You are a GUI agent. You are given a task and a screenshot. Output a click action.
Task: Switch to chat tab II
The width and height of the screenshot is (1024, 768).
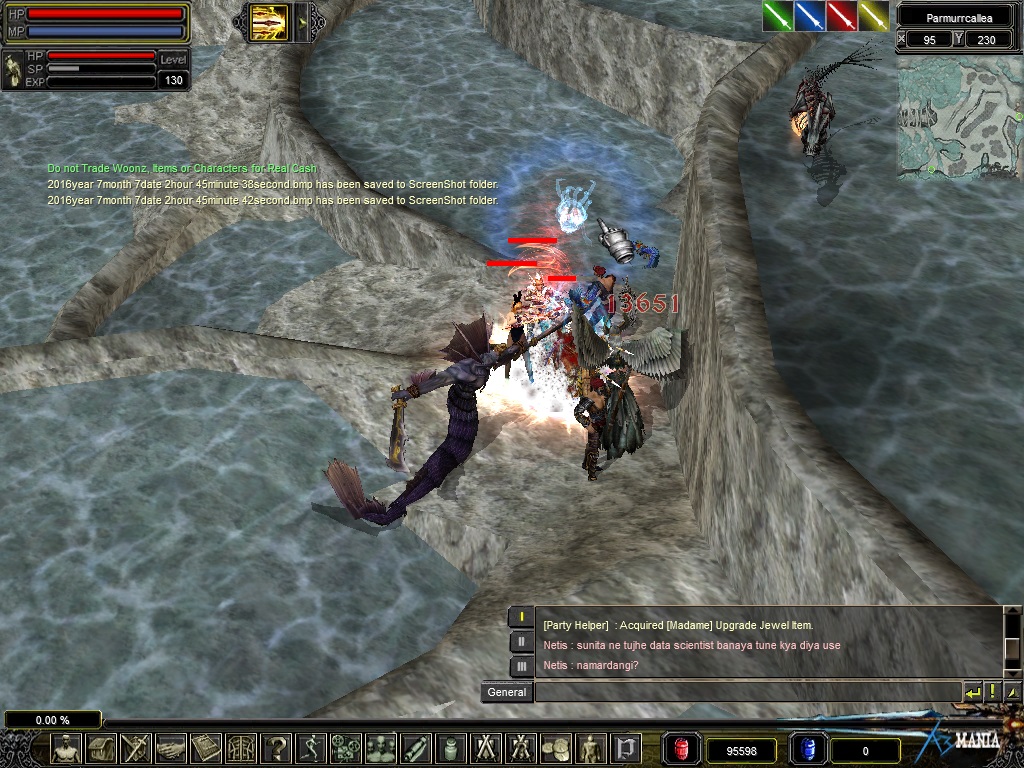click(x=521, y=642)
